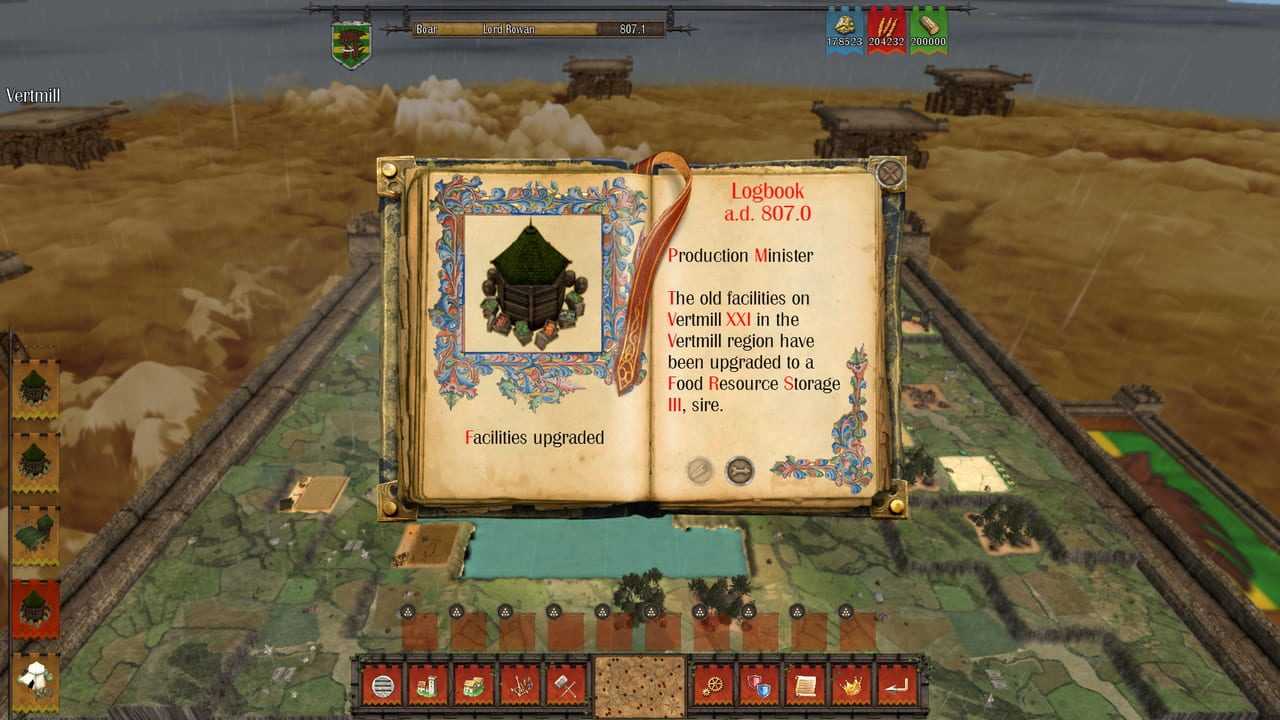Viewport: 1280px width, 720px height.
Task: Select the red-highlighted storage hut notification
Action: coord(36,608)
